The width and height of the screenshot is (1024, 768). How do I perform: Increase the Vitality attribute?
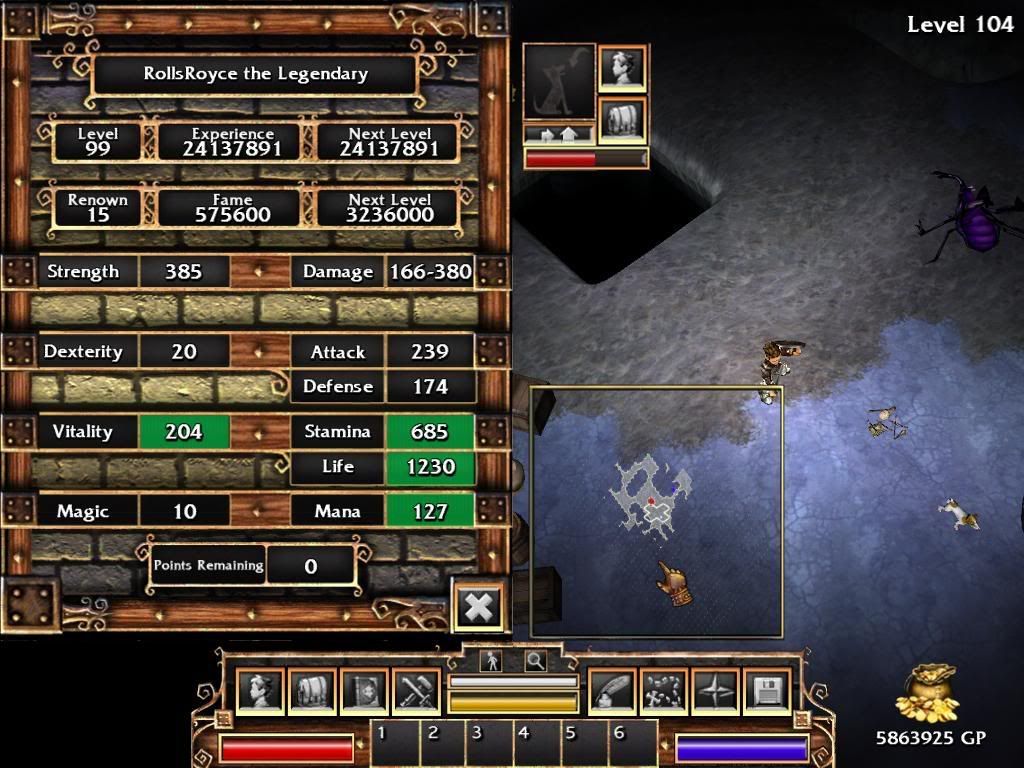tap(259, 432)
